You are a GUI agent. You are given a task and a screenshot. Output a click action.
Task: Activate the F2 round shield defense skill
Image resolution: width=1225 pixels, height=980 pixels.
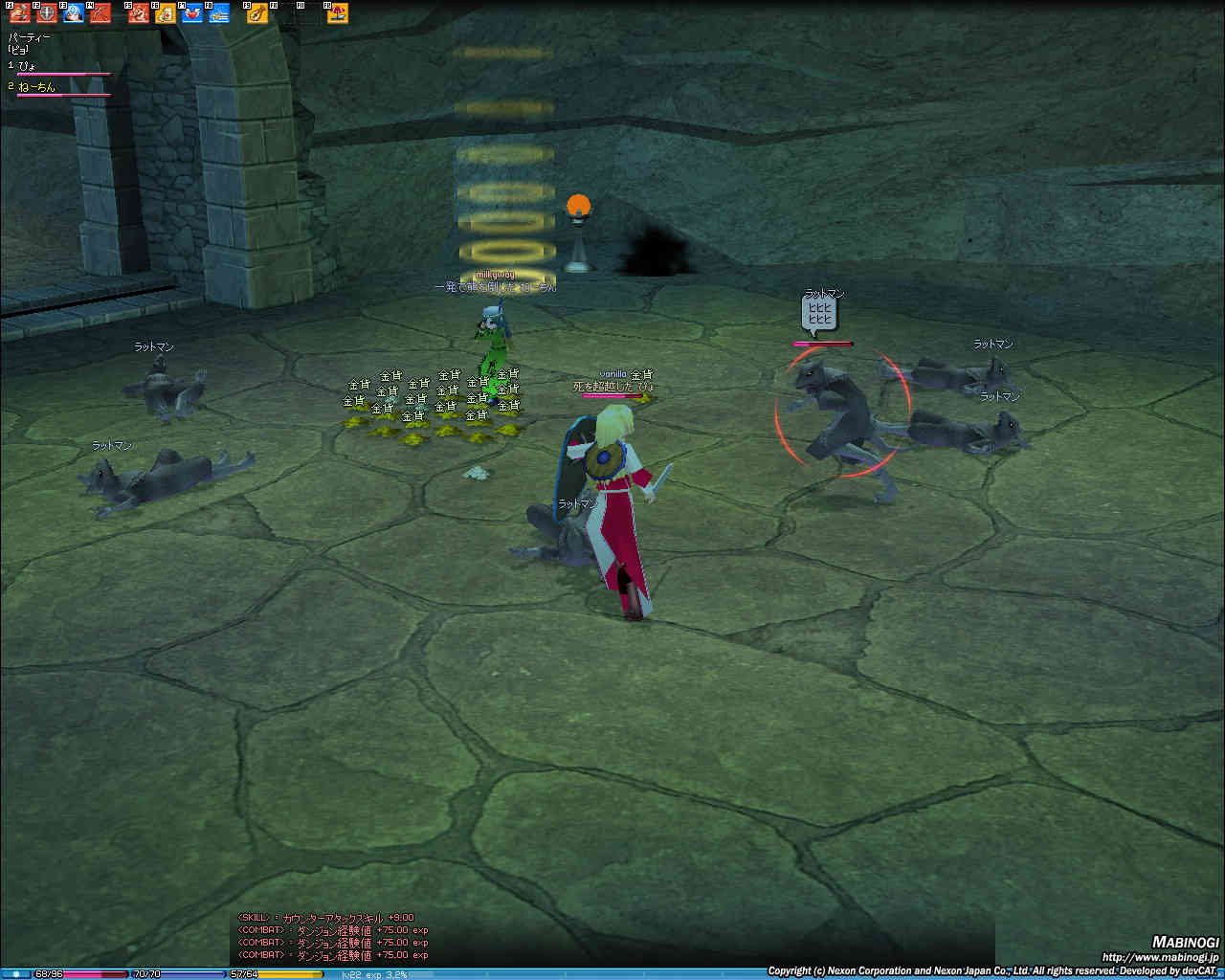tap(46, 12)
